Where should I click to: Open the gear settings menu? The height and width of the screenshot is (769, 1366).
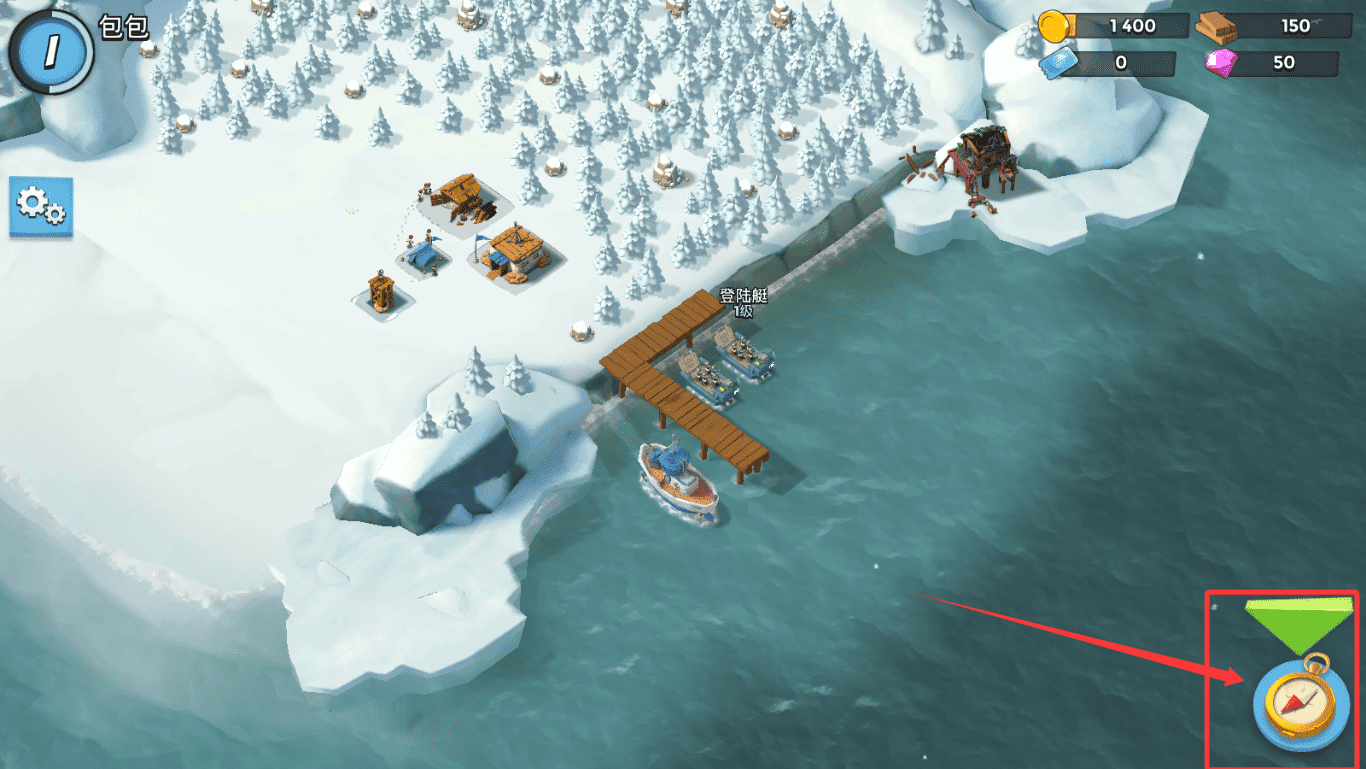(41, 207)
